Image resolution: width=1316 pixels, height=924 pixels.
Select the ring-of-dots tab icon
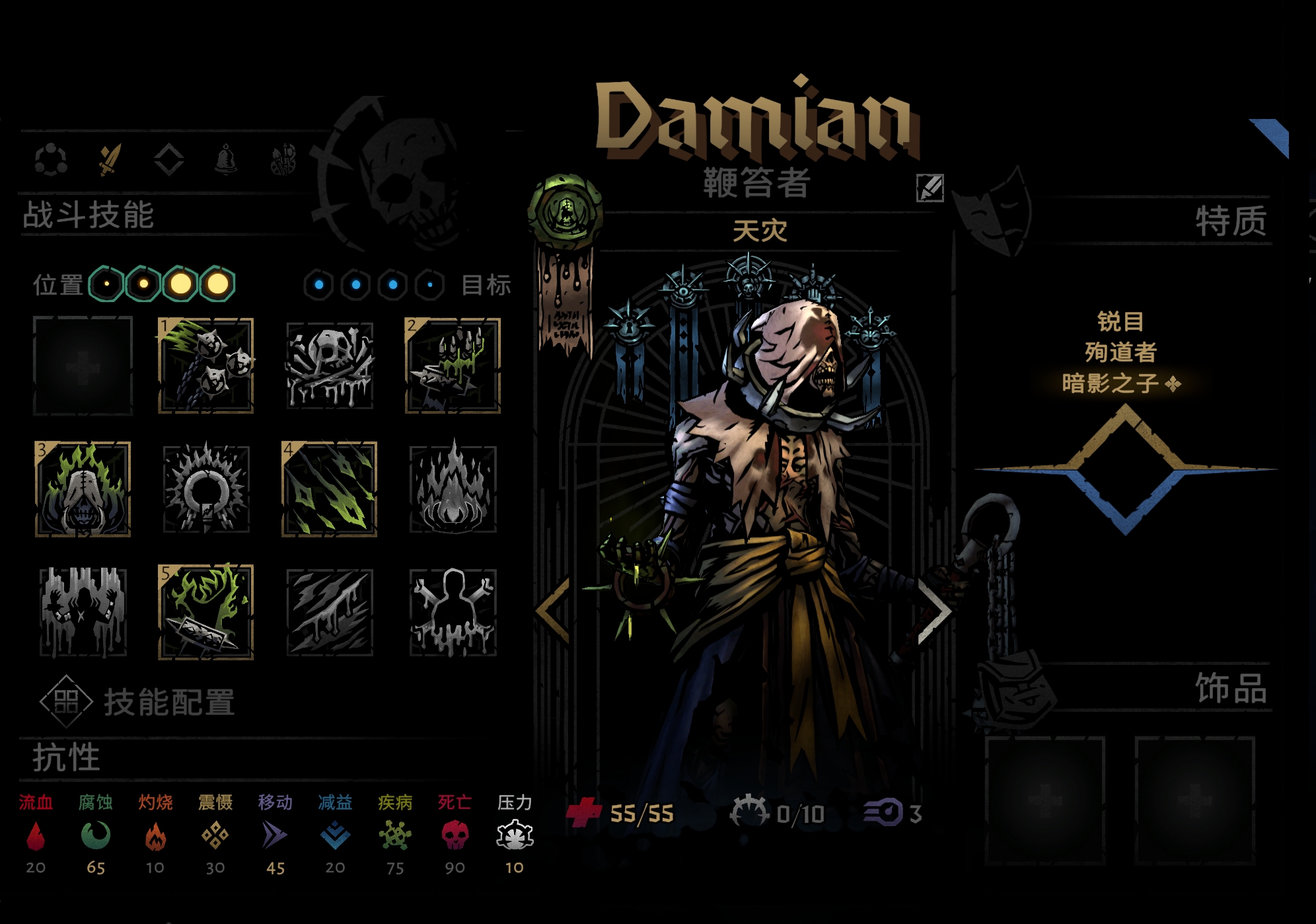[x=51, y=159]
